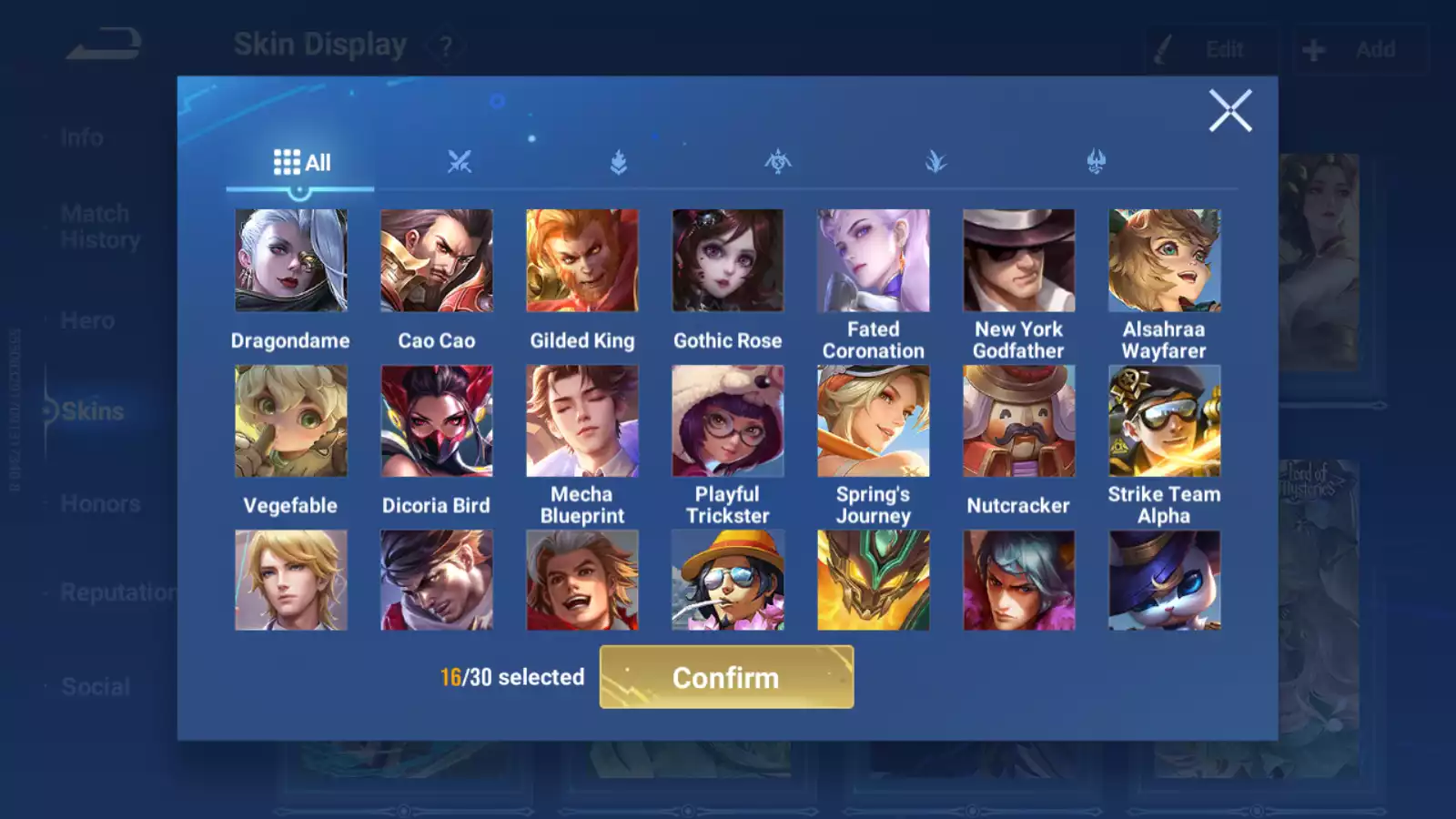Select the Vegefable skin

290,421
